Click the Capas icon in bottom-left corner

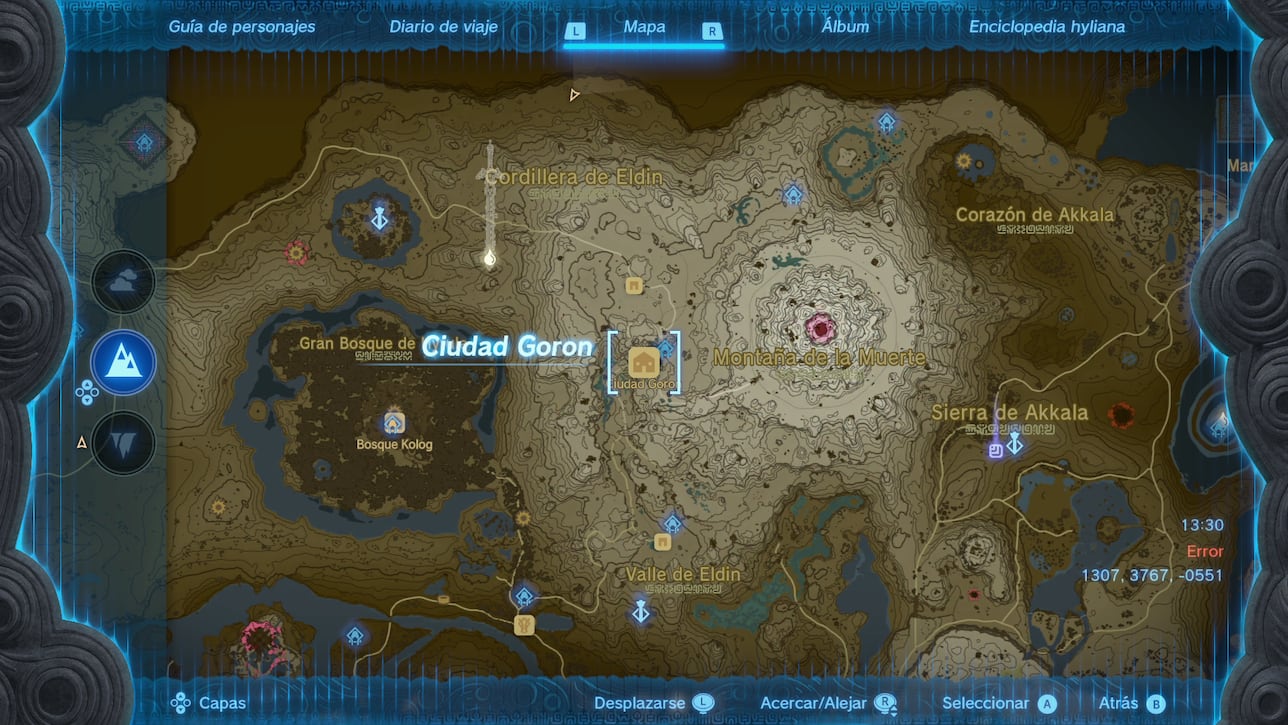(x=181, y=703)
